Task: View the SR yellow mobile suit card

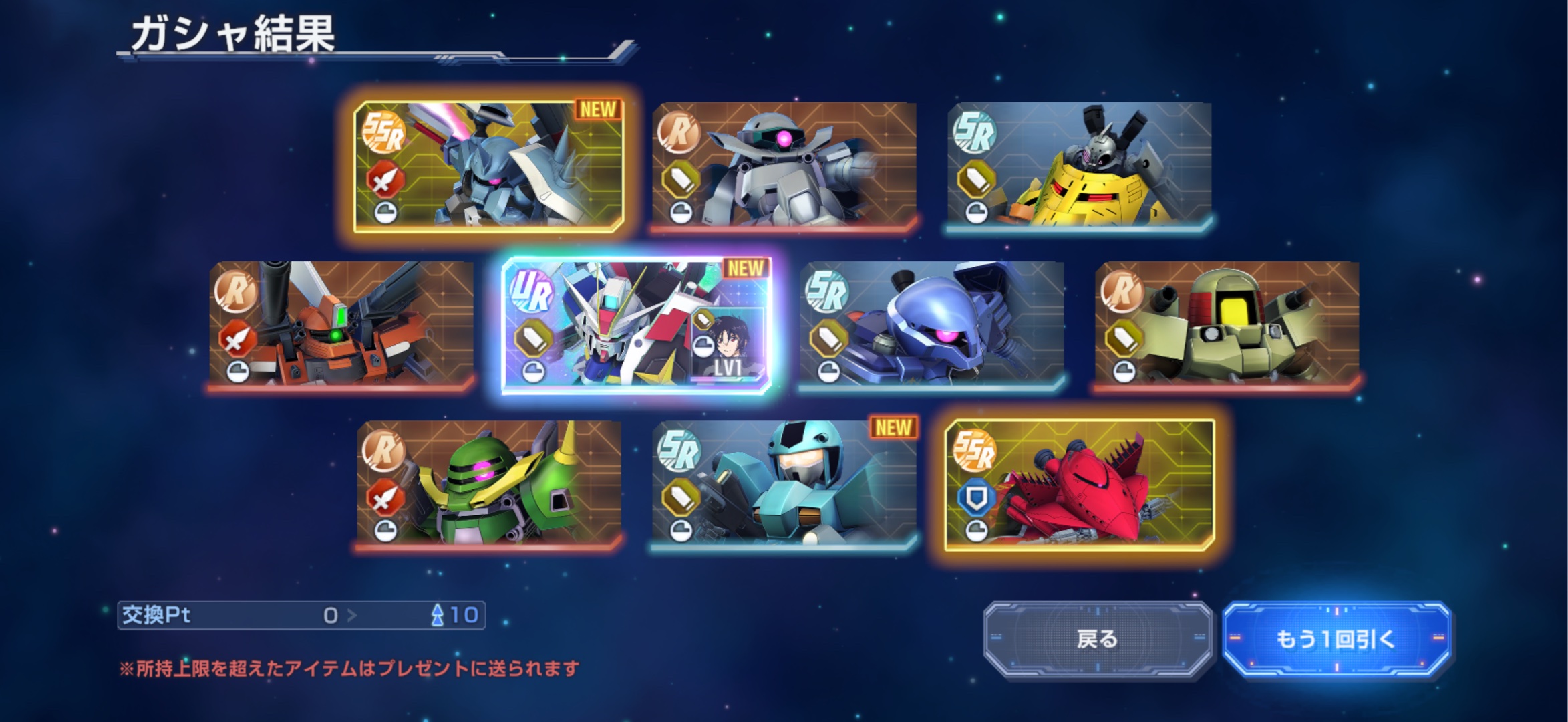Action: [1079, 164]
